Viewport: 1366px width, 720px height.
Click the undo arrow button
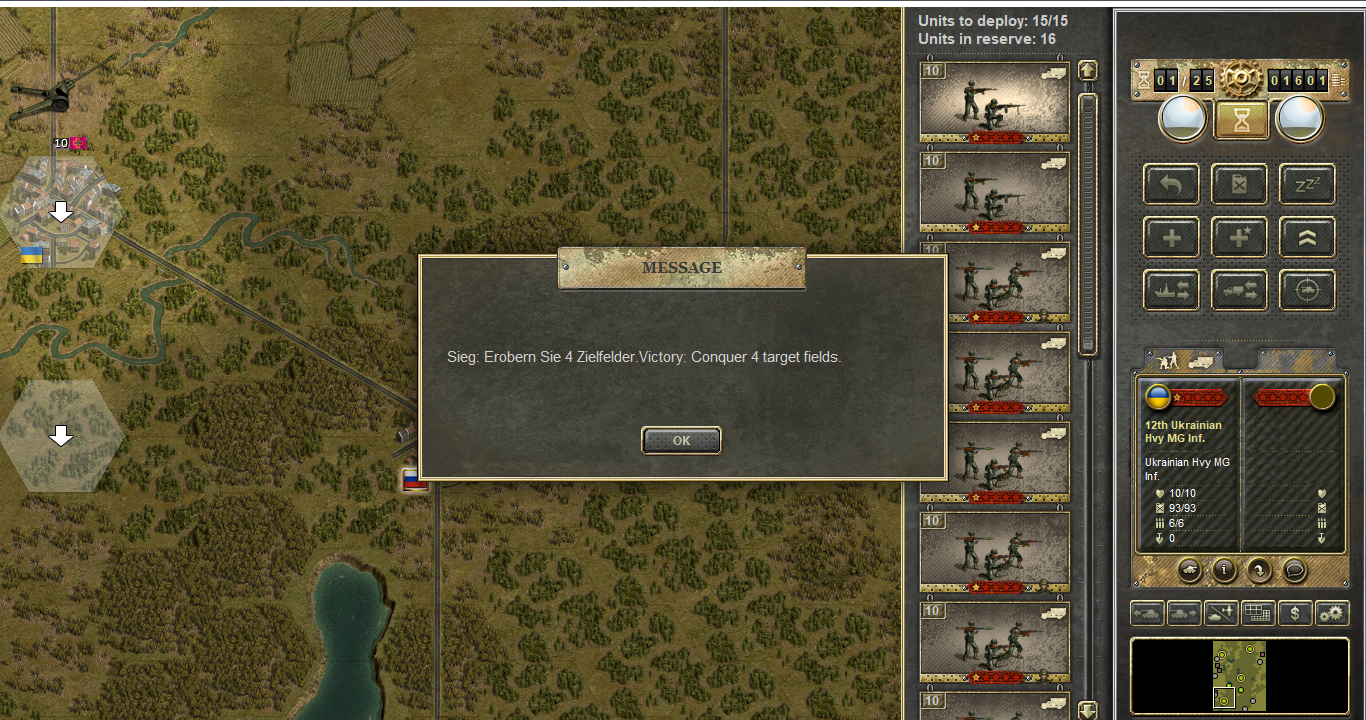click(1172, 185)
